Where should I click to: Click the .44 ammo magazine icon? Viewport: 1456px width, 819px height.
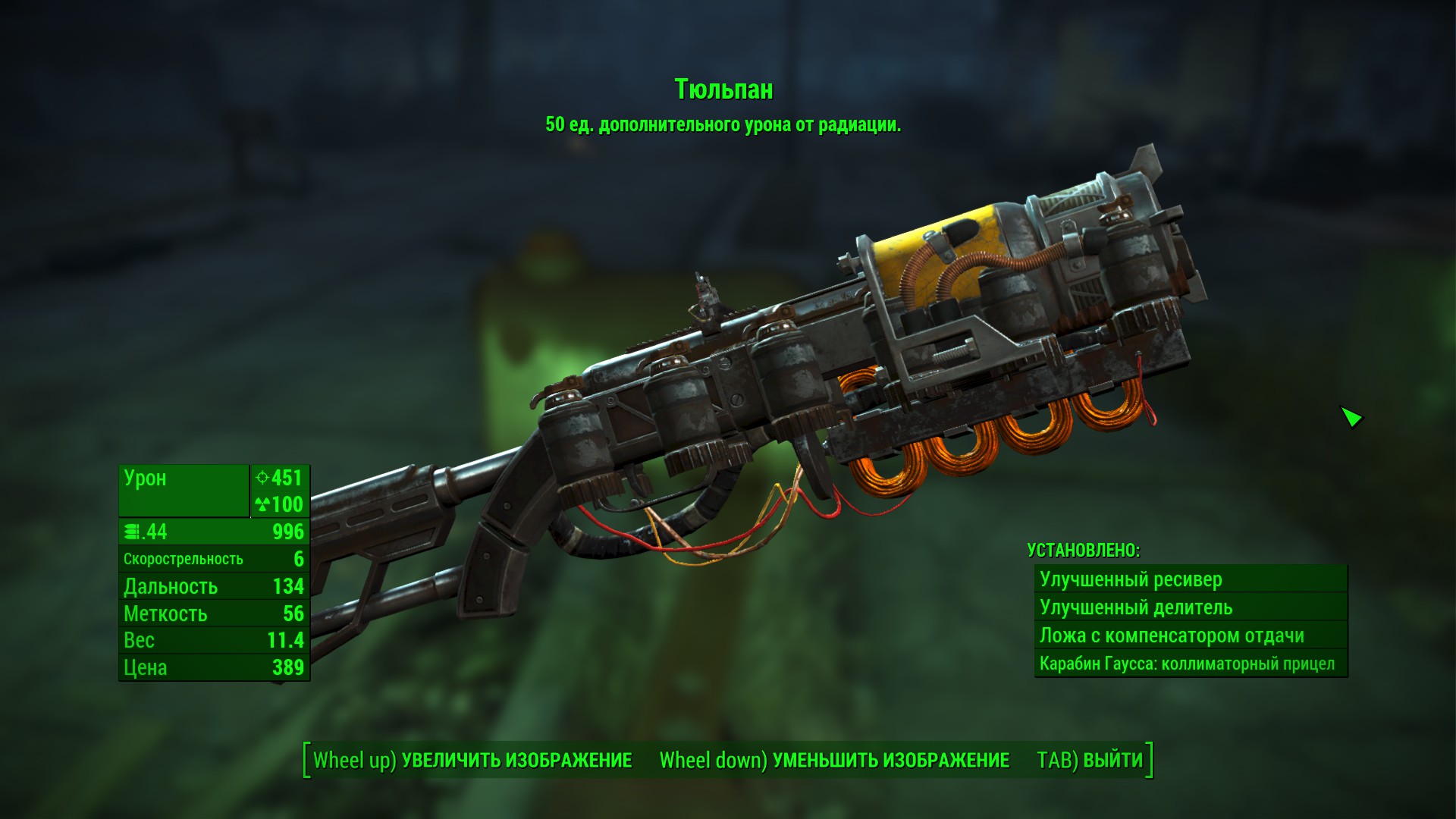132,531
